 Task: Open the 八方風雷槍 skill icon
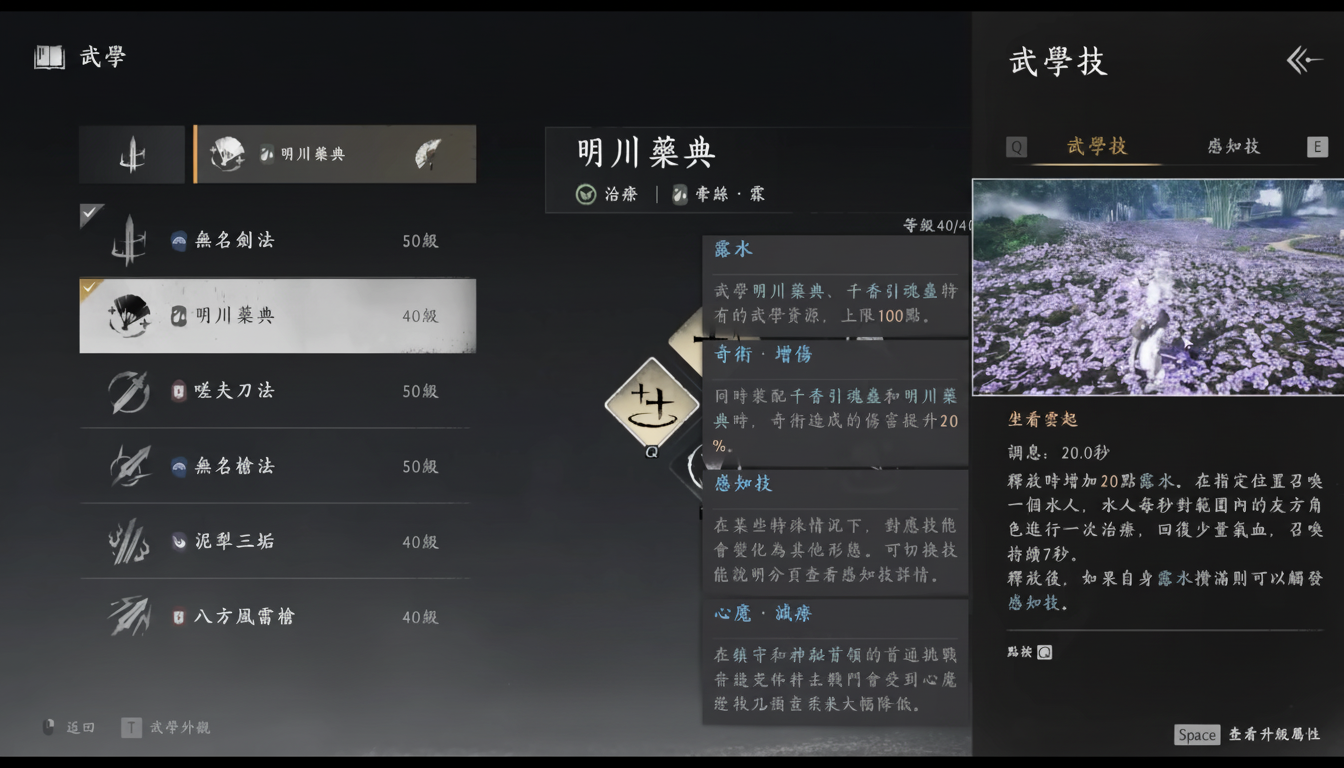click(x=130, y=616)
